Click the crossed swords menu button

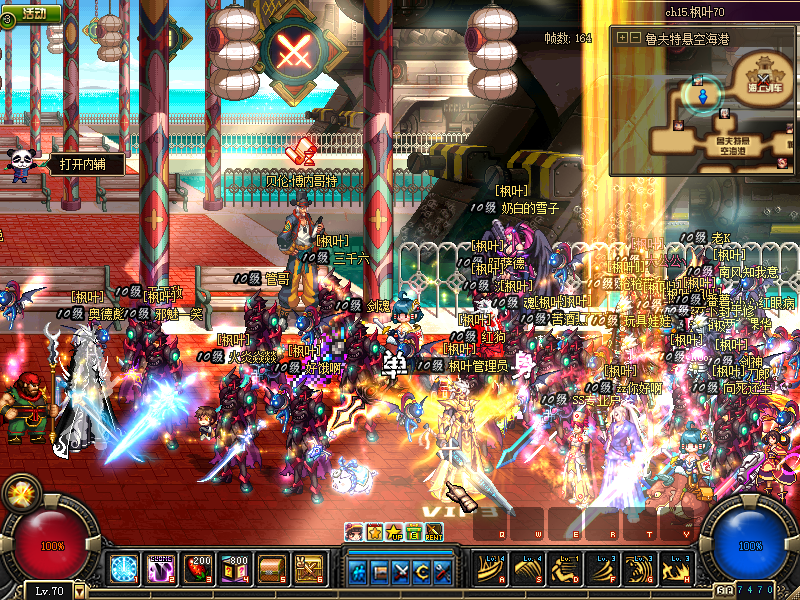pyautogui.click(x=400, y=572)
